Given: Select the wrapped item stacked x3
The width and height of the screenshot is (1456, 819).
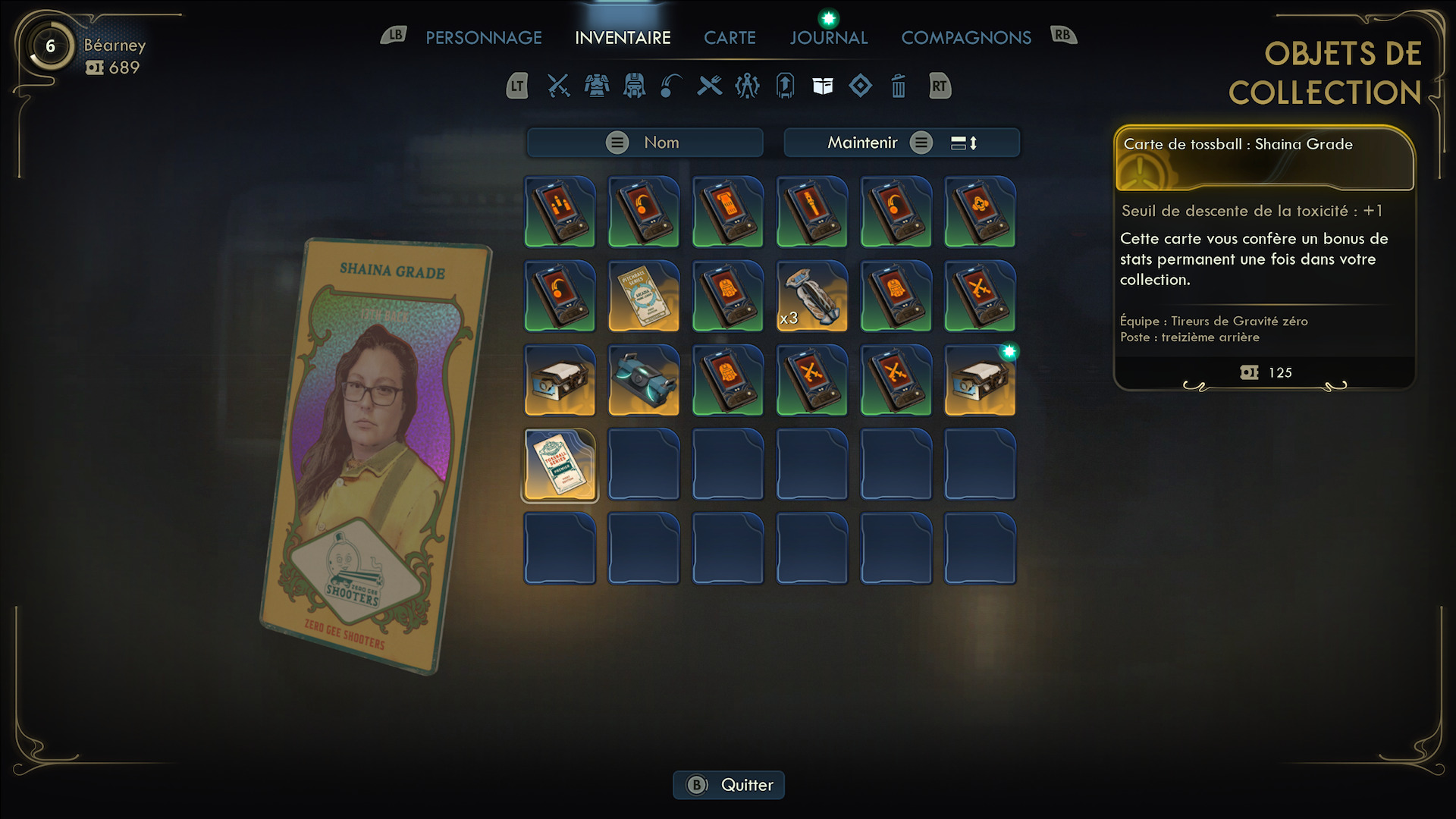Looking at the screenshot, I should tap(811, 296).
